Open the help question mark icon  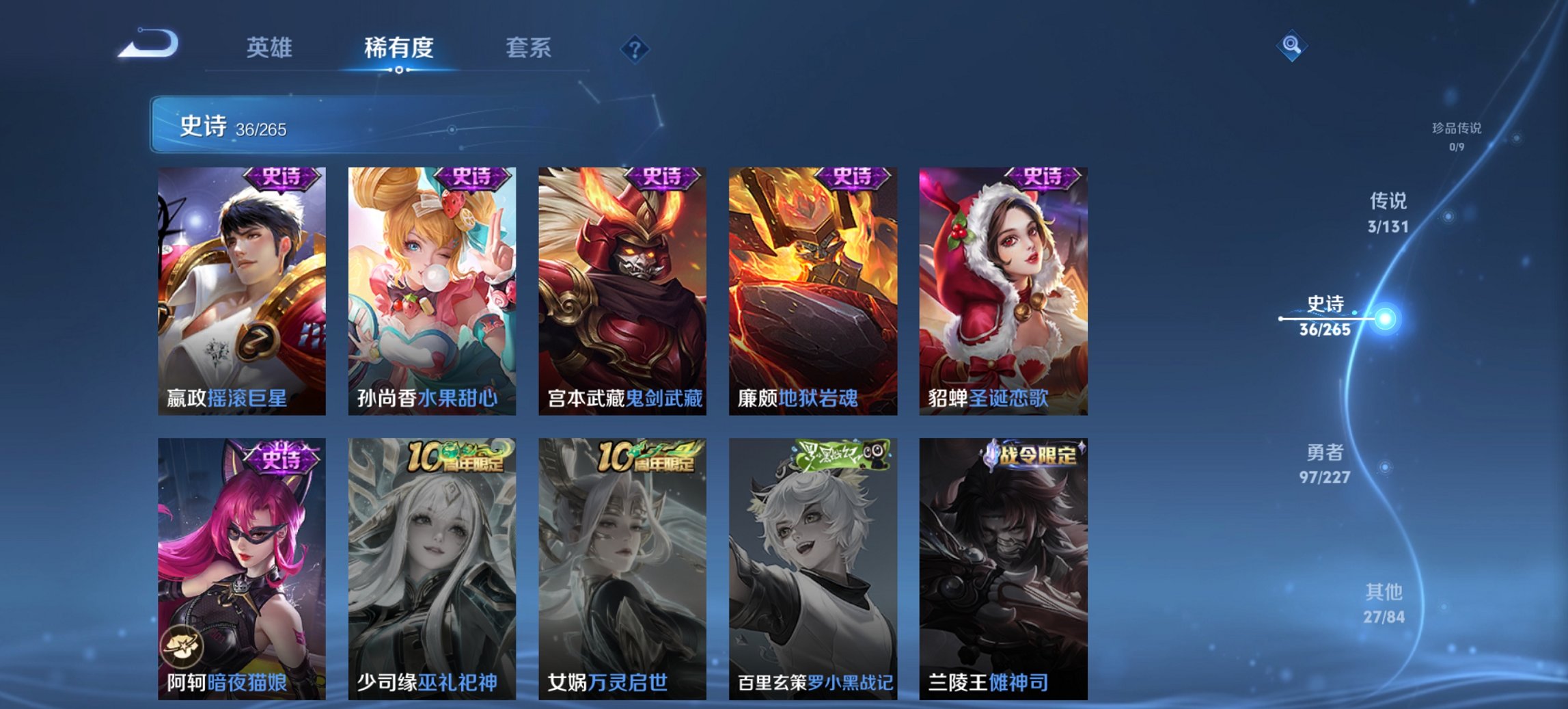point(634,46)
